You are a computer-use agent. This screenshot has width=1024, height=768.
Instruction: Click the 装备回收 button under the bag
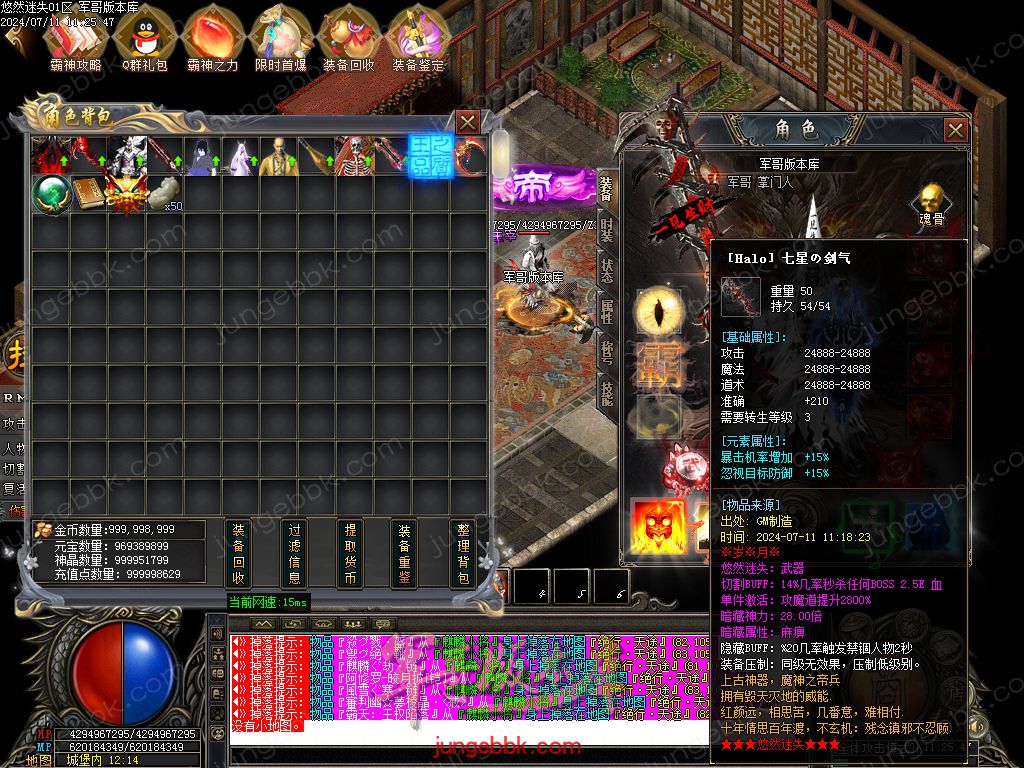pos(238,553)
